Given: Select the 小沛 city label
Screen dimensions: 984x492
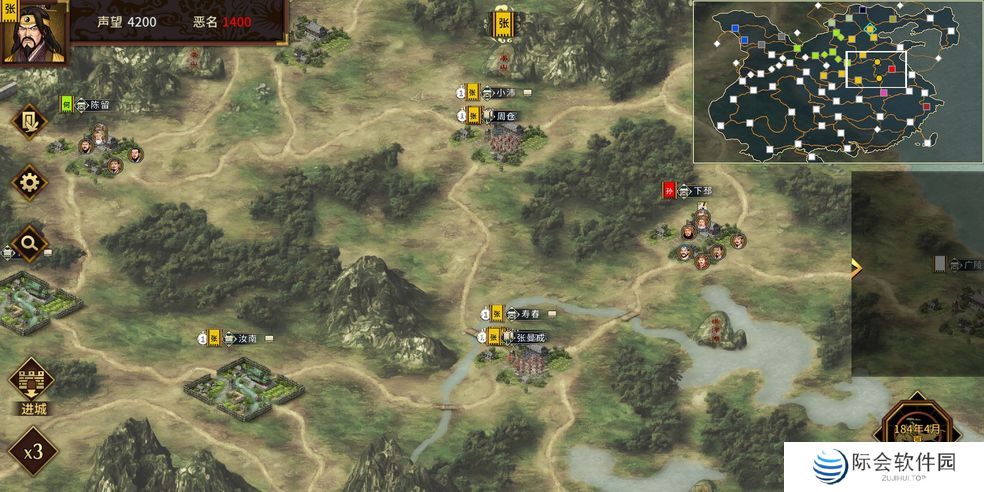Looking at the screenshot, I should tap(504, 92).
